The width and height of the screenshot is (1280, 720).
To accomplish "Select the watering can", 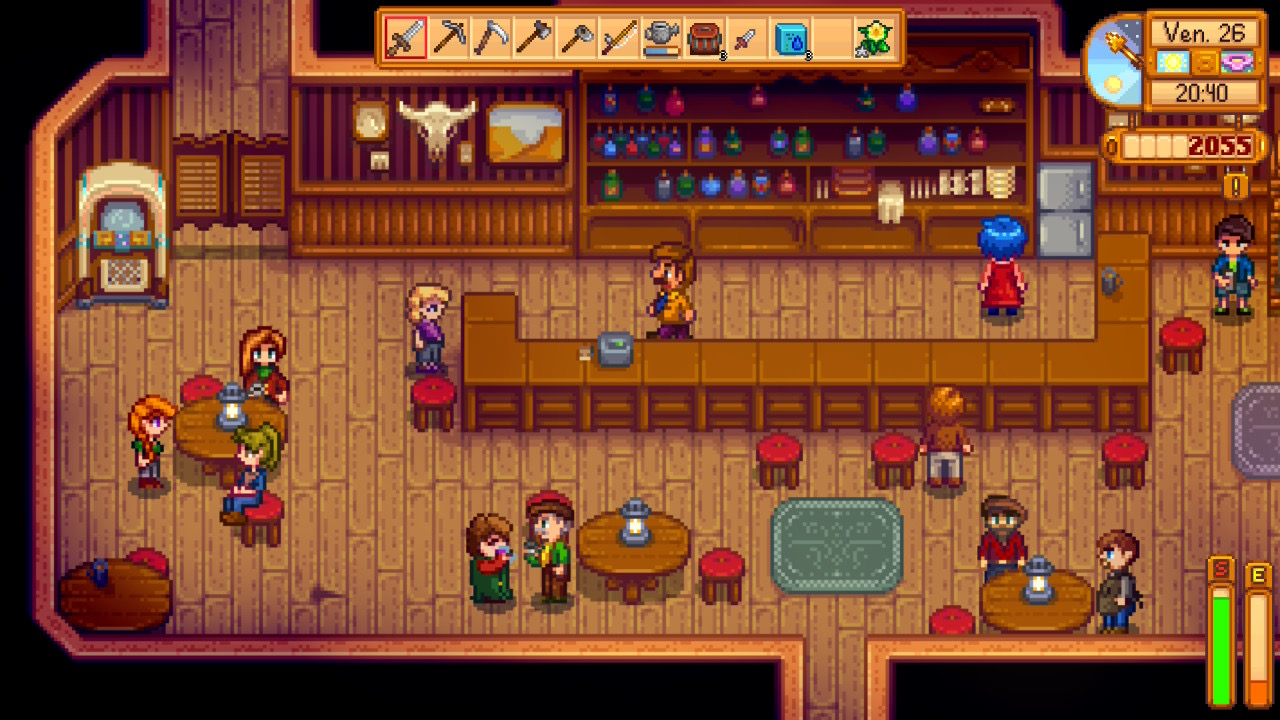I will [663, 37].
